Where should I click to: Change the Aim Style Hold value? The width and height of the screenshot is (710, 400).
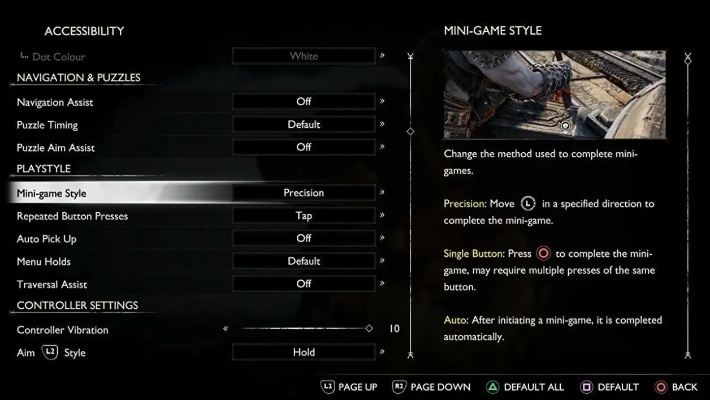(x=303, y=352)
